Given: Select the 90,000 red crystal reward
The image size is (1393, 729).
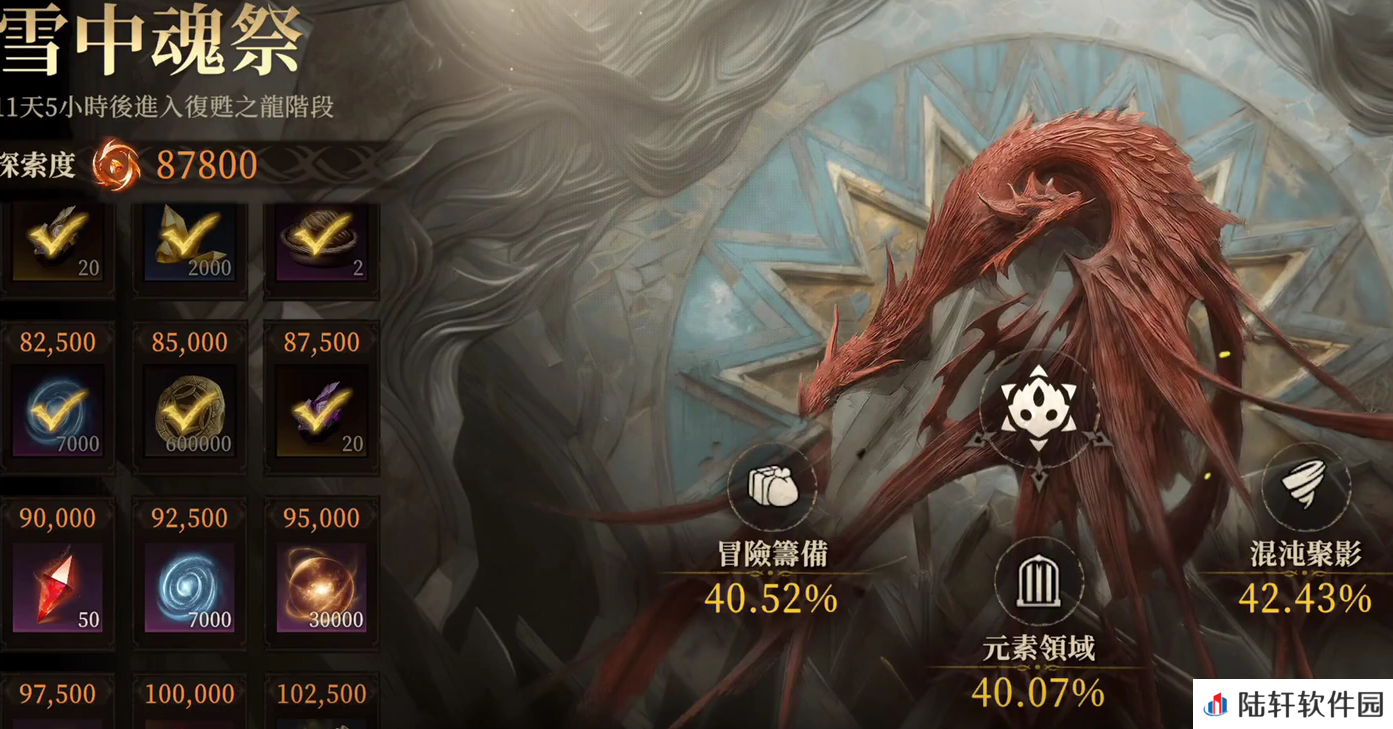Looking at the screenshot, I should click(58, 586).
